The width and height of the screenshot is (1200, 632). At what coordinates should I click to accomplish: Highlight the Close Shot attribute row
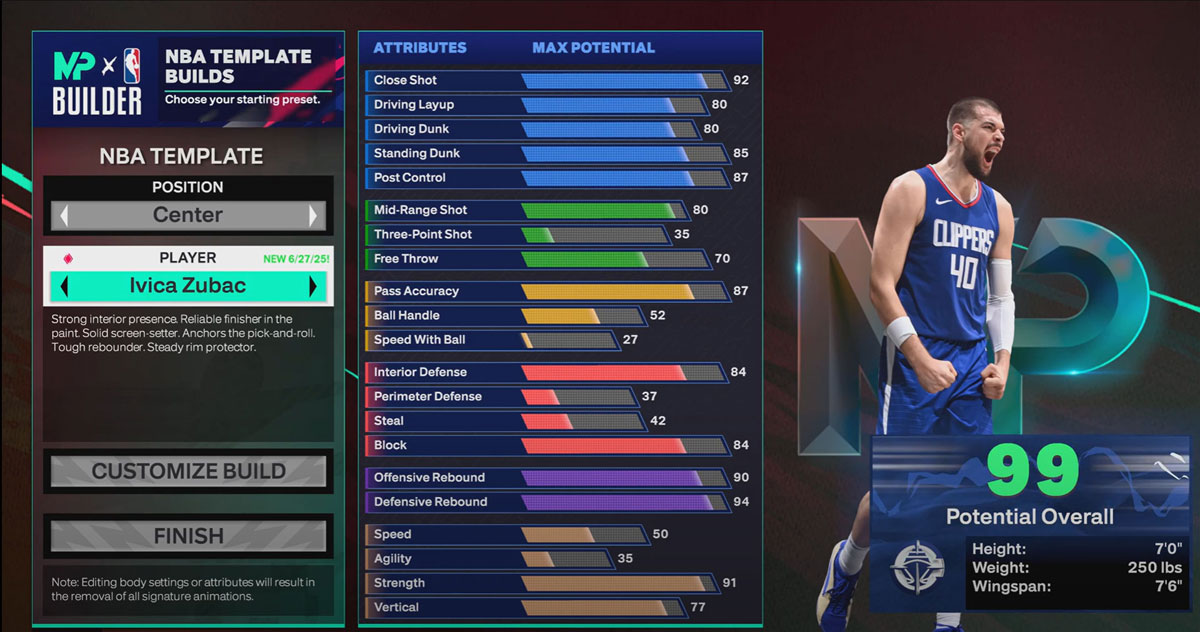coord(545,80)
